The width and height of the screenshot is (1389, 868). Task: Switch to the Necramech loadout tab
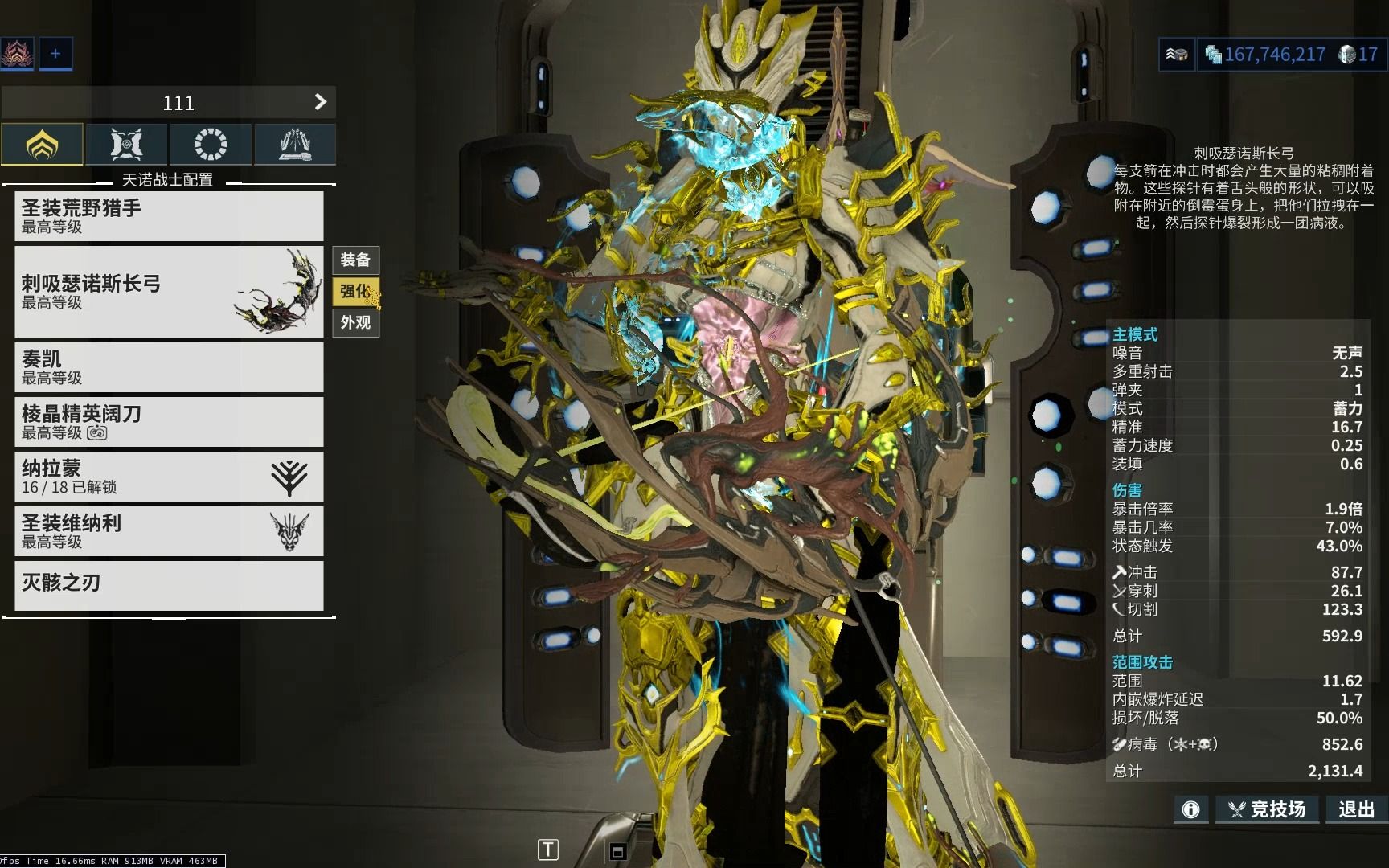[295, 145]
